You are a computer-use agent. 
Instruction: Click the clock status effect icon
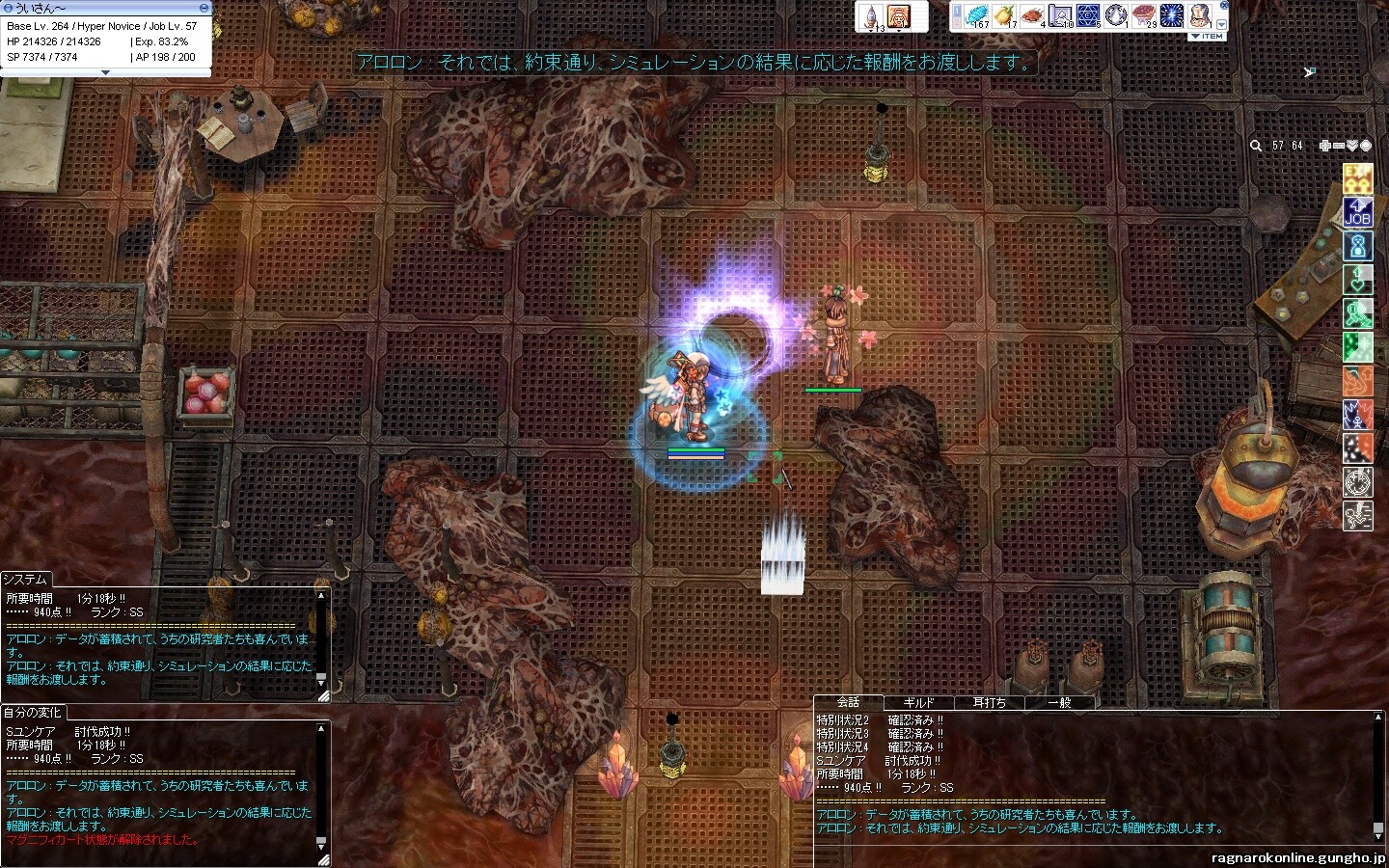click(x=1358, y=482)
